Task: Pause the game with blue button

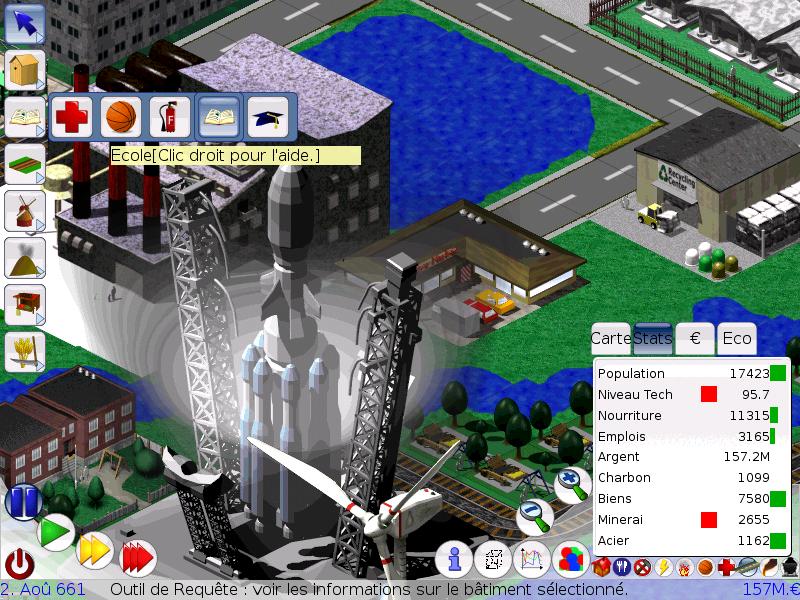Action: tap(22, 500)
